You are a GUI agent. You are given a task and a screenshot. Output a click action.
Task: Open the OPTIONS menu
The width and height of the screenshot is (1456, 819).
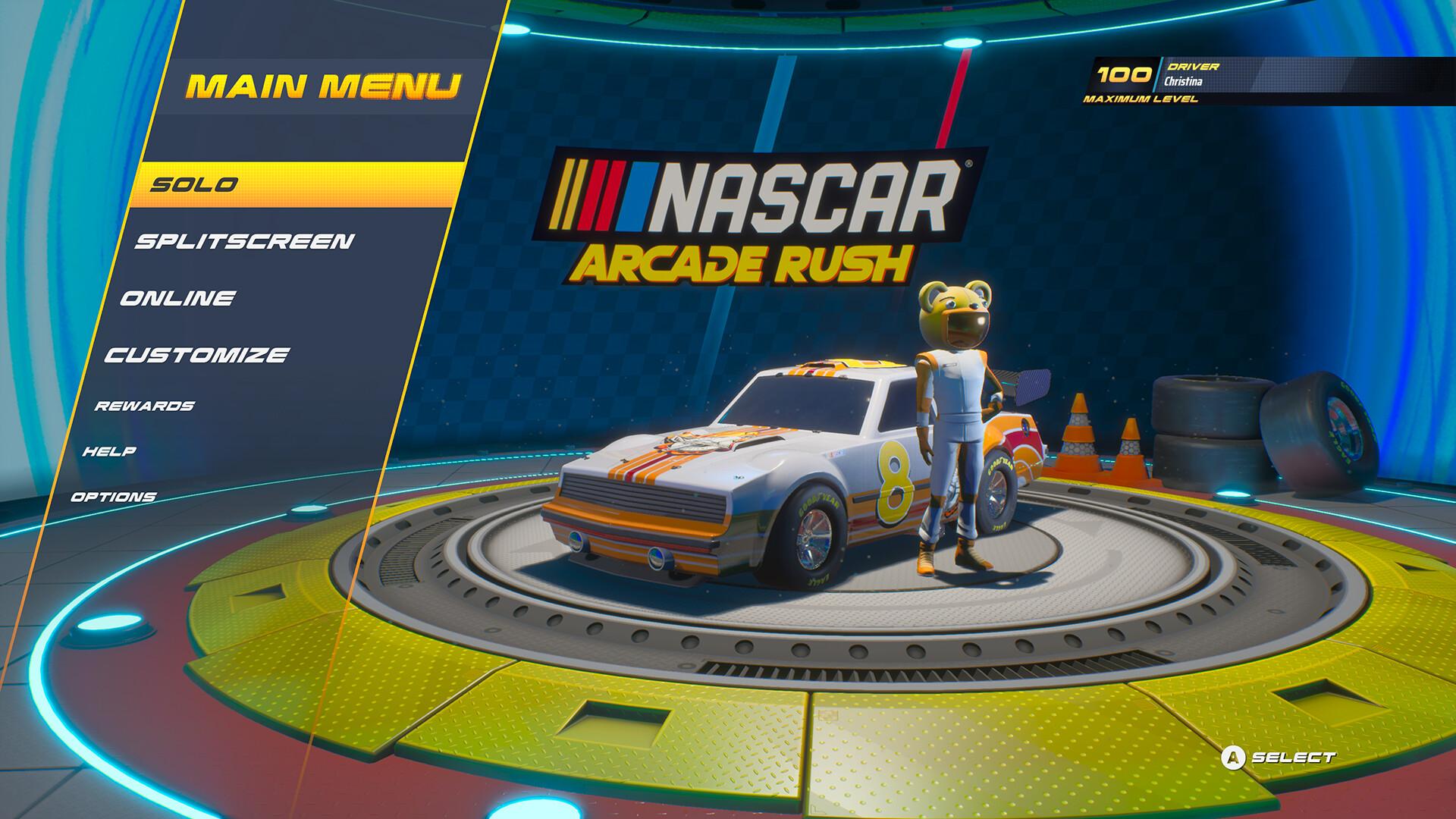point(114,497)
